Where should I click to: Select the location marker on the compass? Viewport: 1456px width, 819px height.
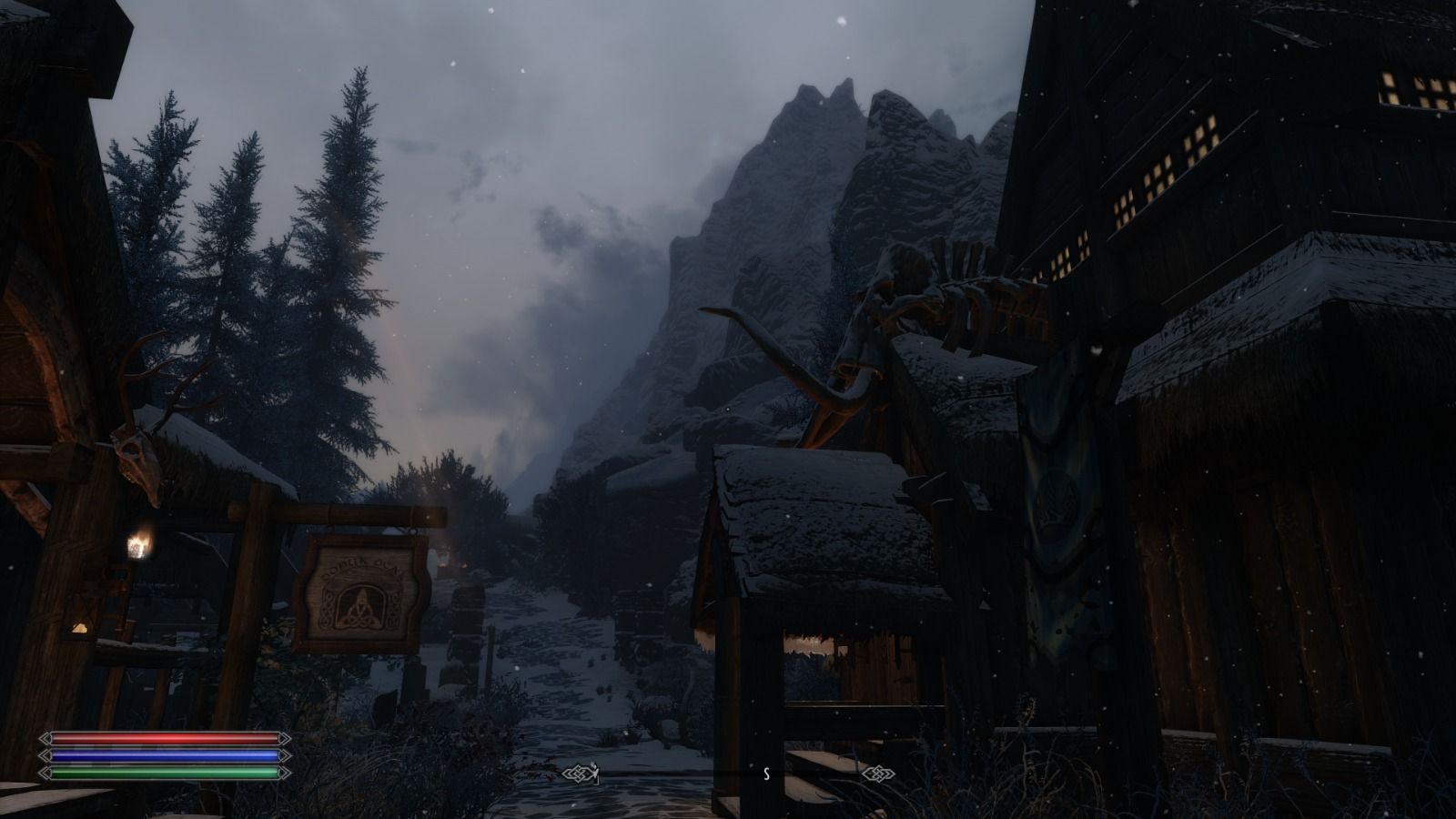tap(594, 773)
